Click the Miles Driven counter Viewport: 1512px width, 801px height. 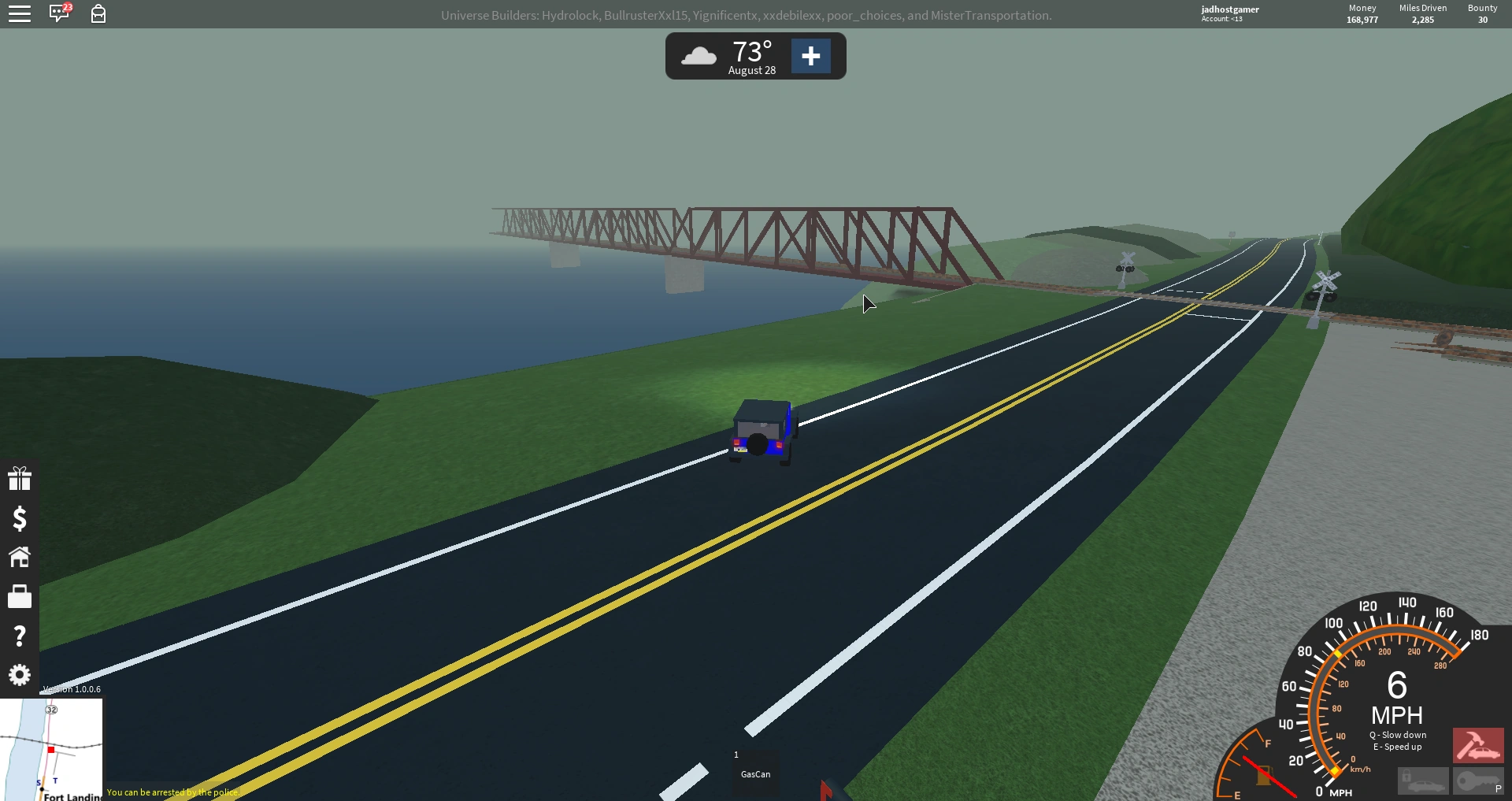[x=1421, y=13]
